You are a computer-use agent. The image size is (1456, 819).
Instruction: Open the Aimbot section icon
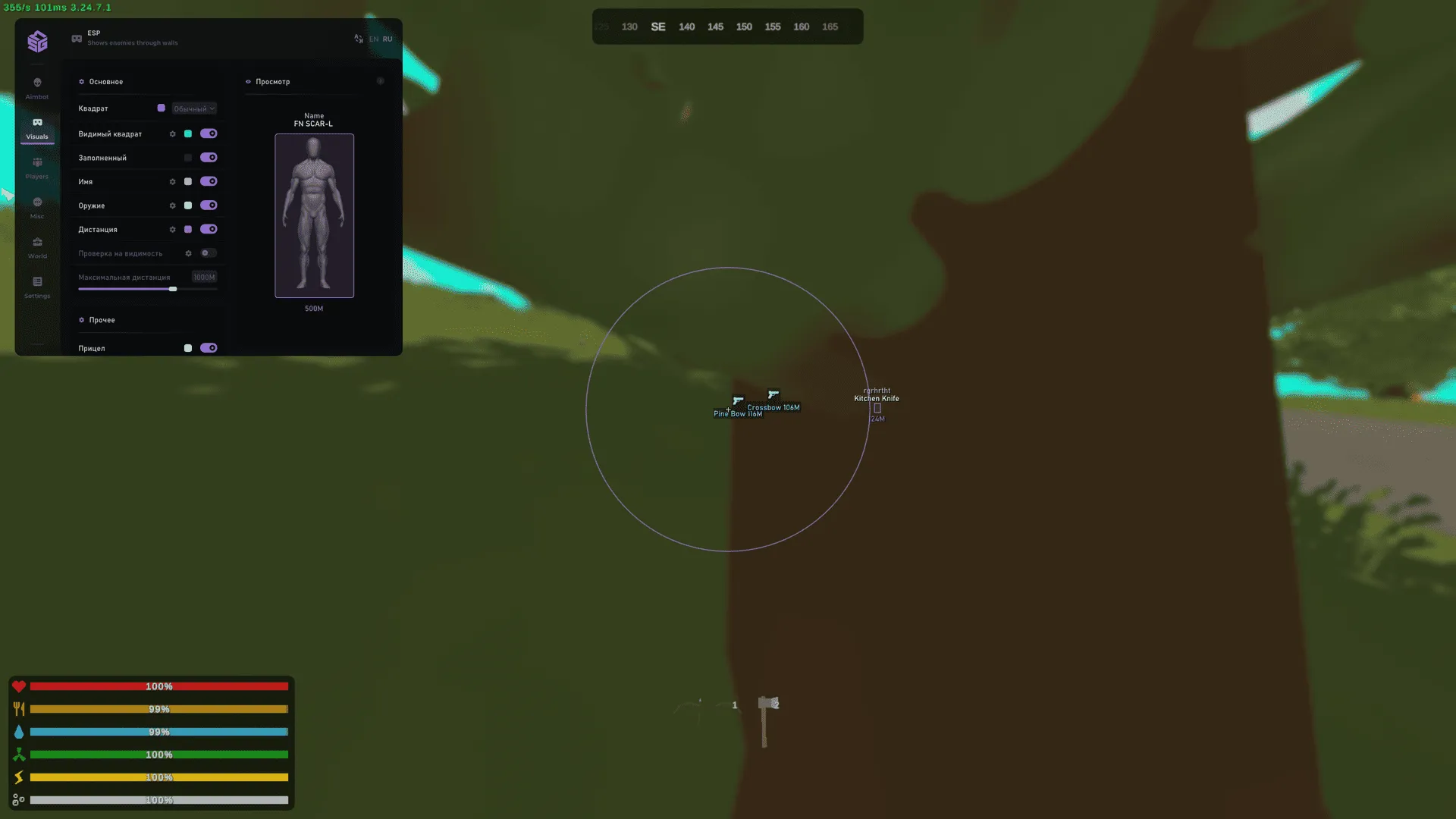tap(37, 85)
